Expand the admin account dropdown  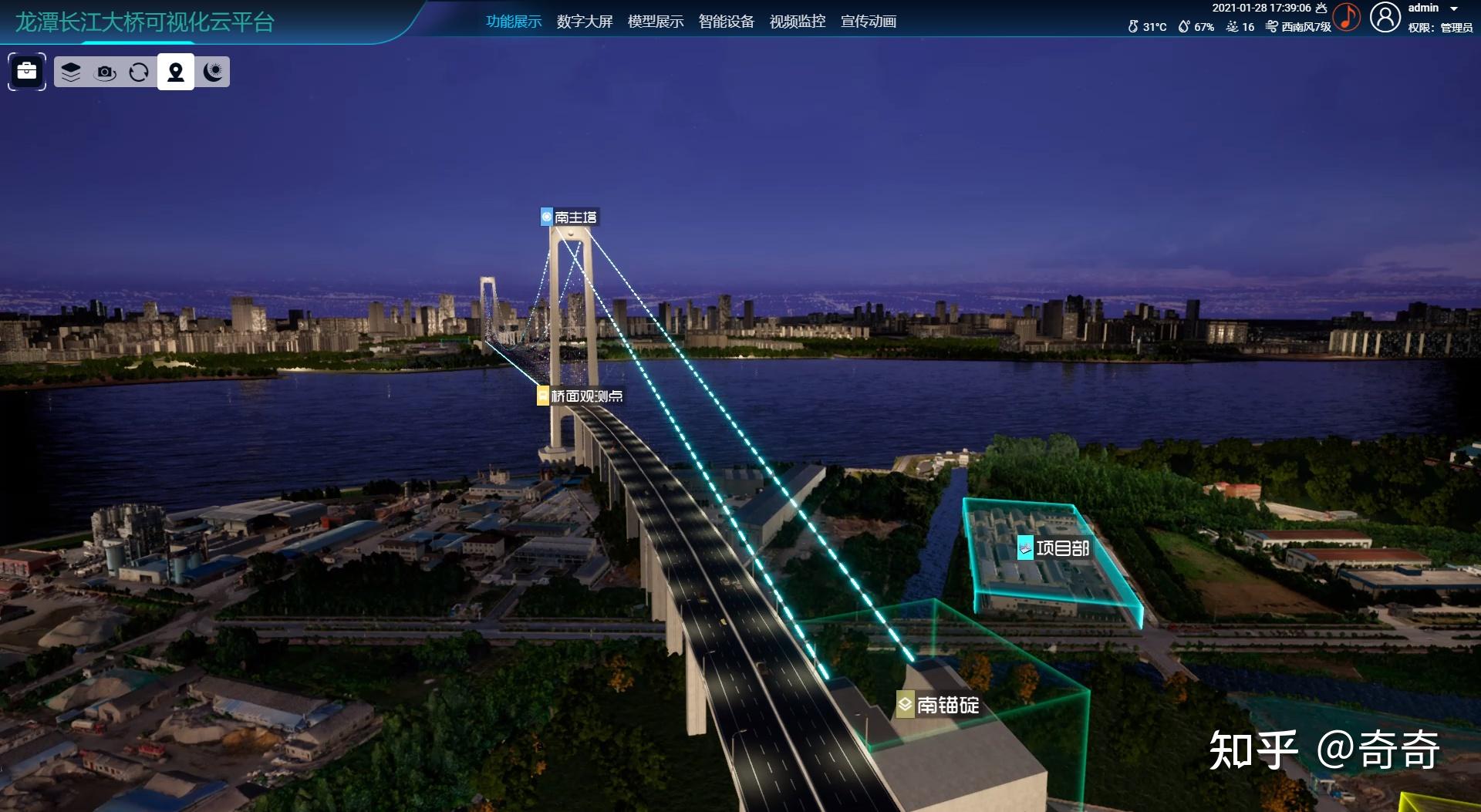pos(1454,8)
